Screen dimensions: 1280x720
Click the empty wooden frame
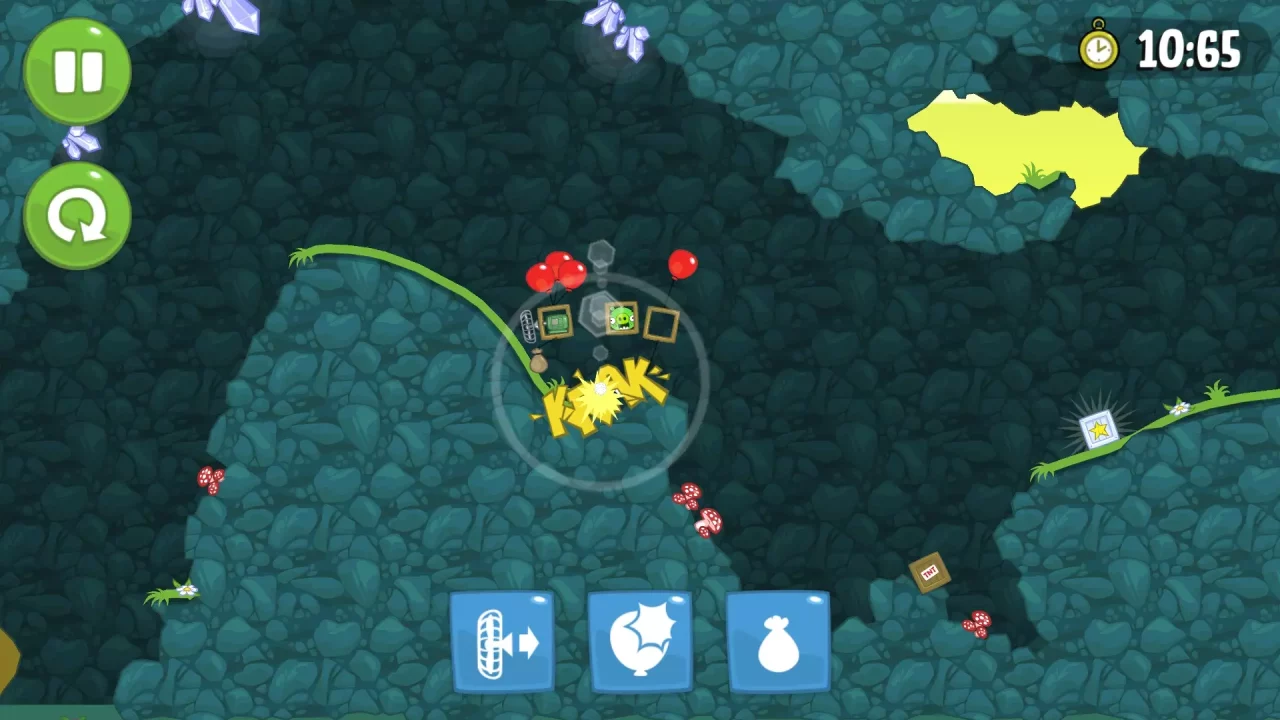[x=661, y=322]
